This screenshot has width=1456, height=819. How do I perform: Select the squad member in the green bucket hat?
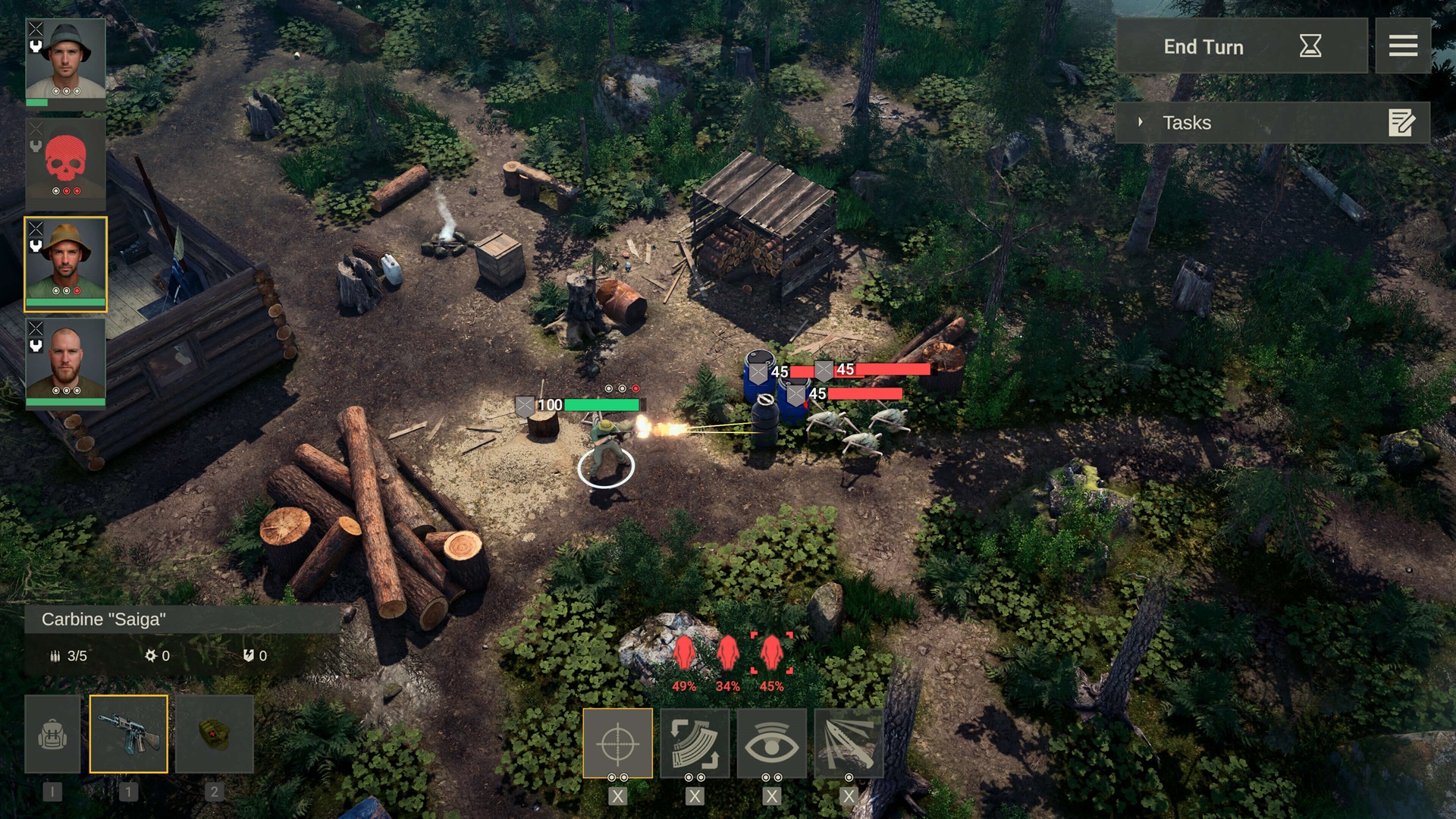click(x=65, y=62)
